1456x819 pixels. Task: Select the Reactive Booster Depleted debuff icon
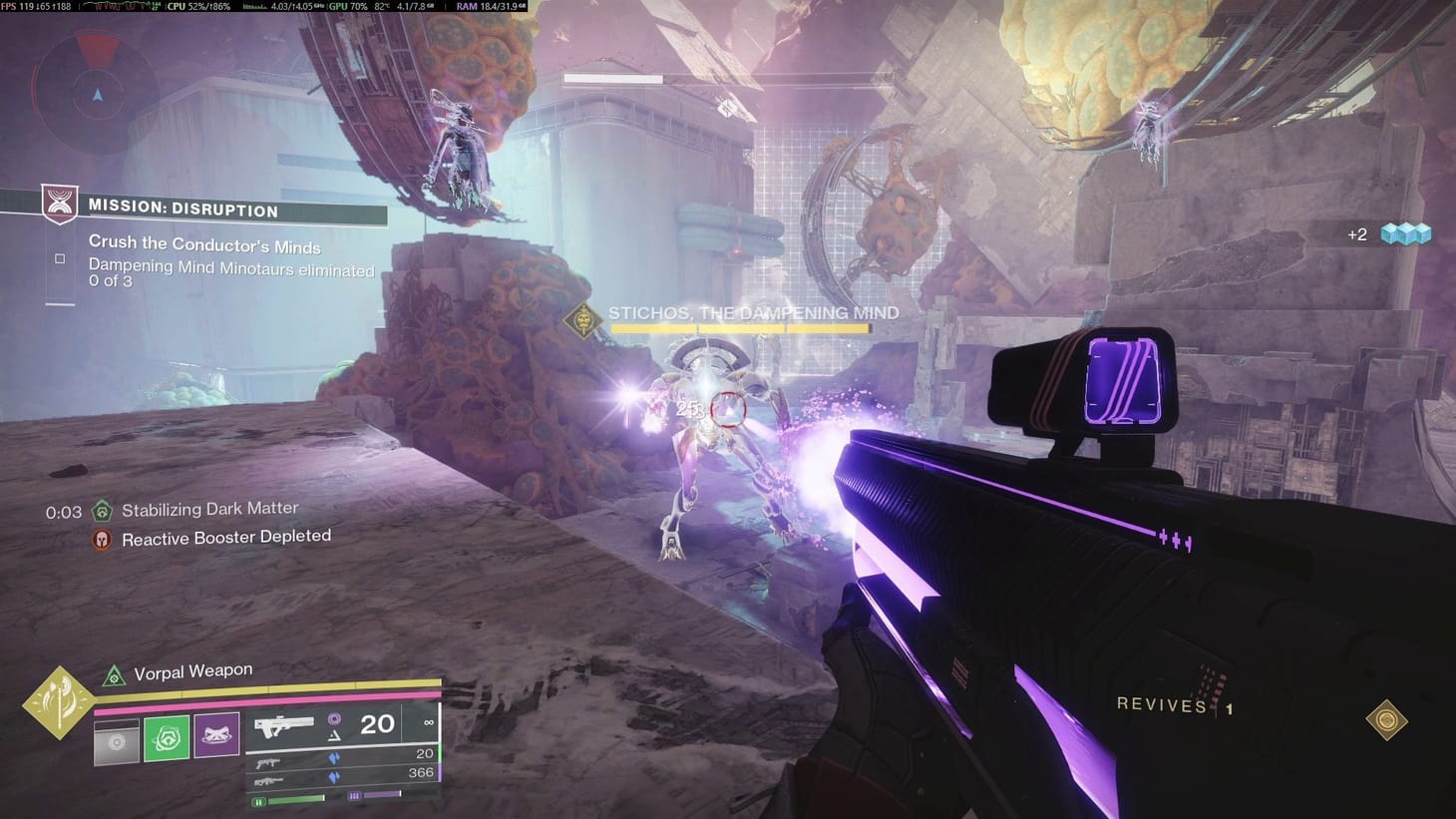(101, 537)
